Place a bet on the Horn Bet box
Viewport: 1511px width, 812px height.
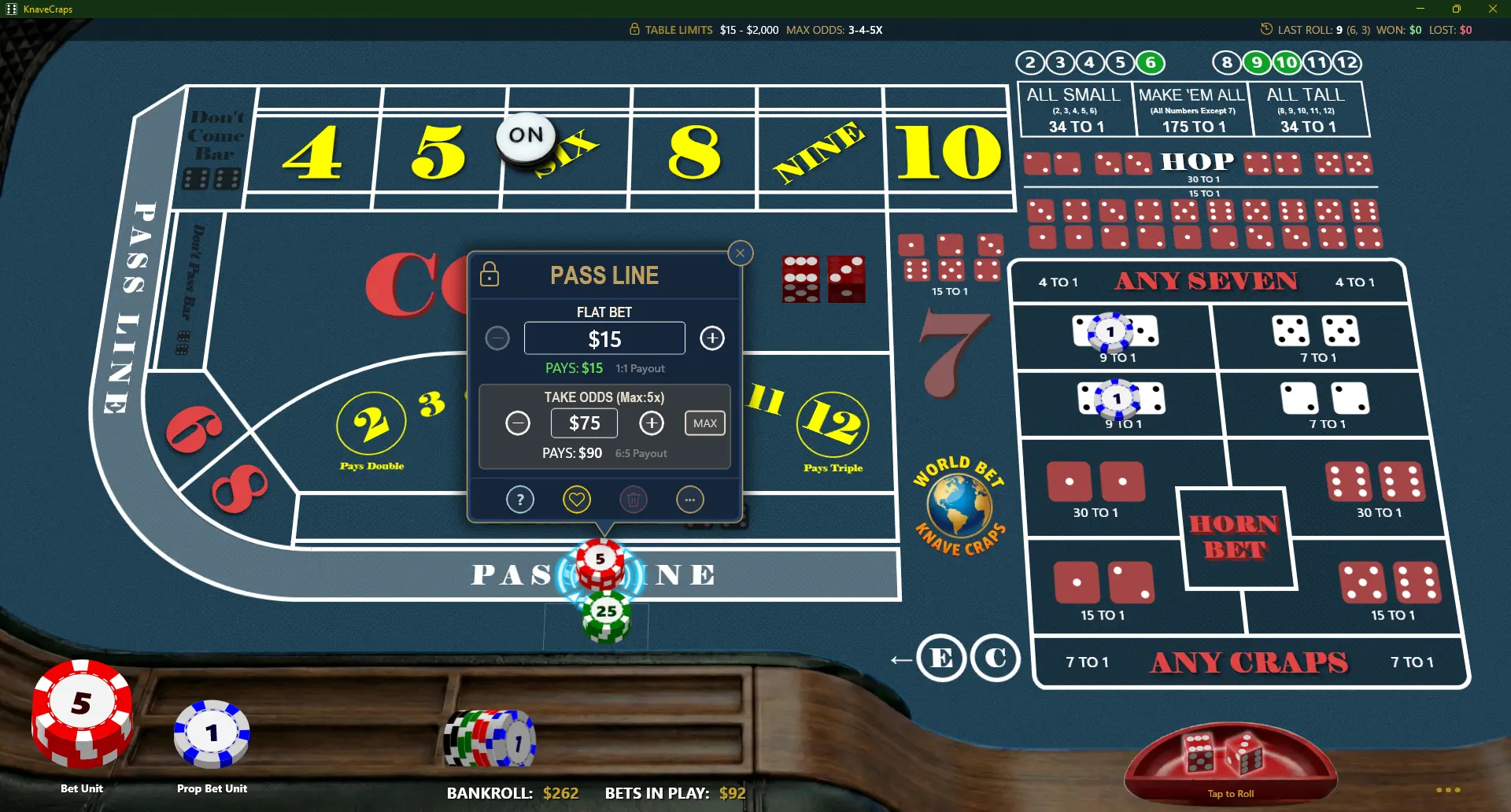pyautogui.click(x=1236, y=539)
